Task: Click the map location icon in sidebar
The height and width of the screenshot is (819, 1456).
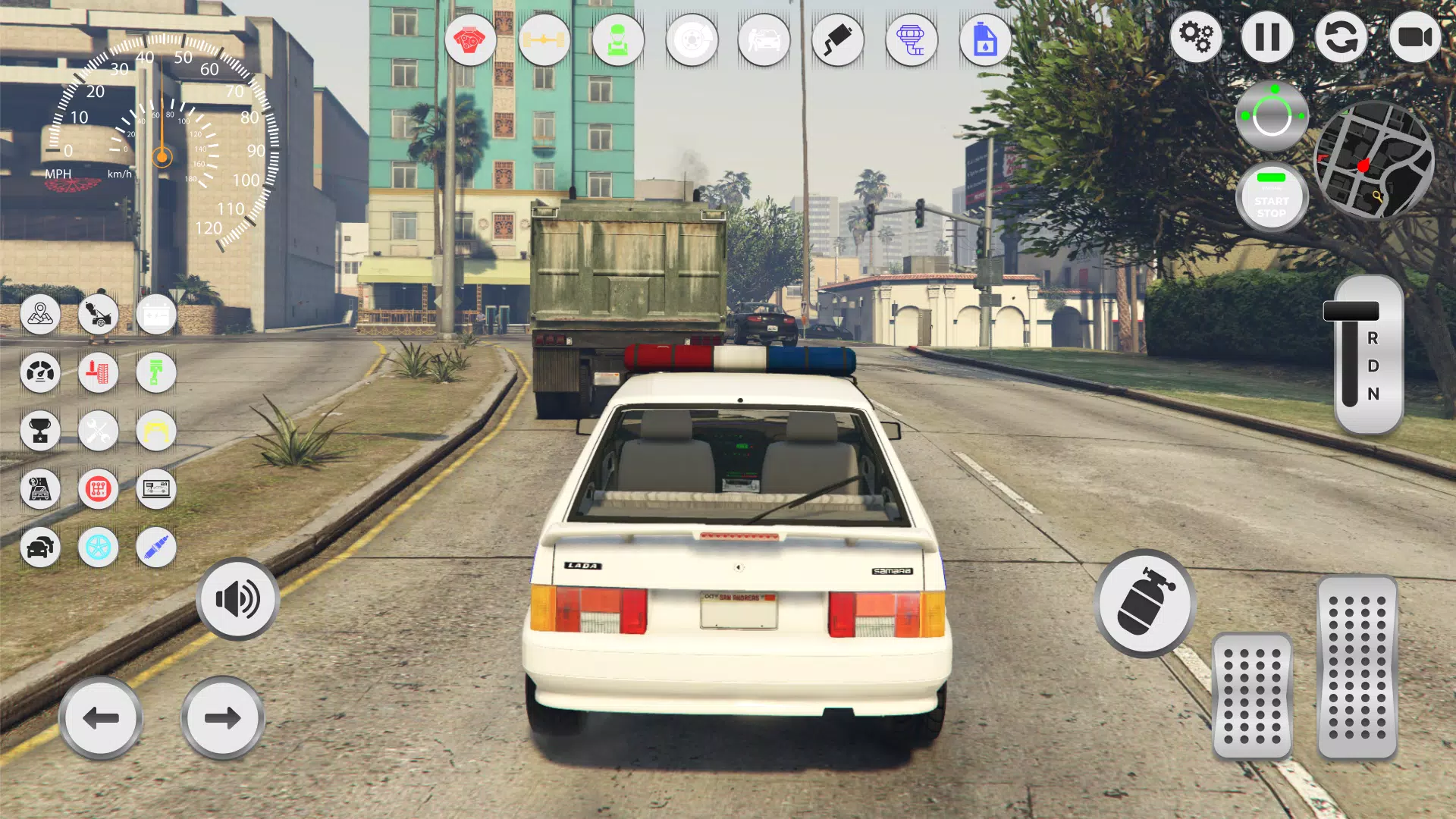Action: click(40, 315)
